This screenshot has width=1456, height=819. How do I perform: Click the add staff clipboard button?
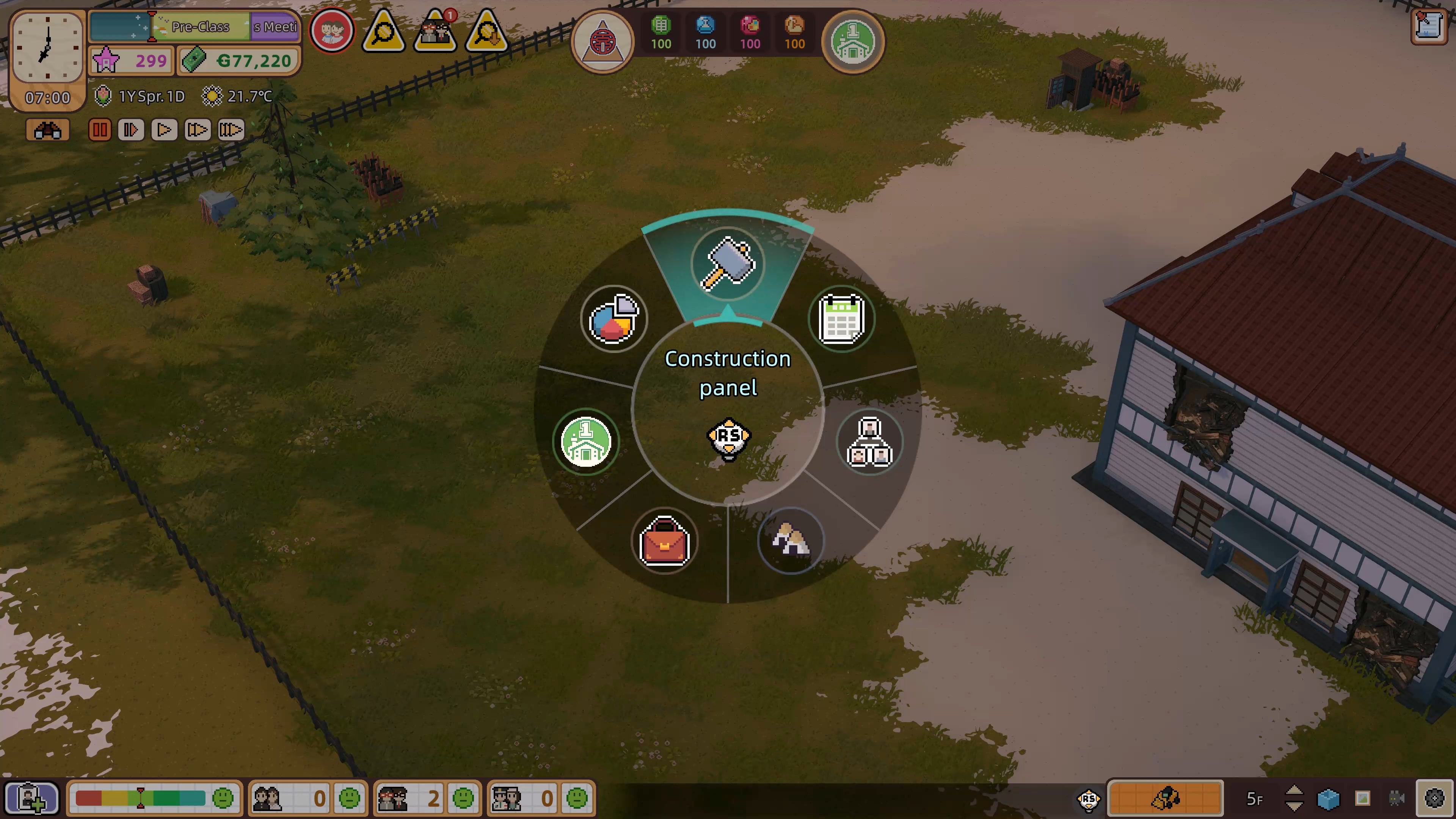click(x=31, y=798)
